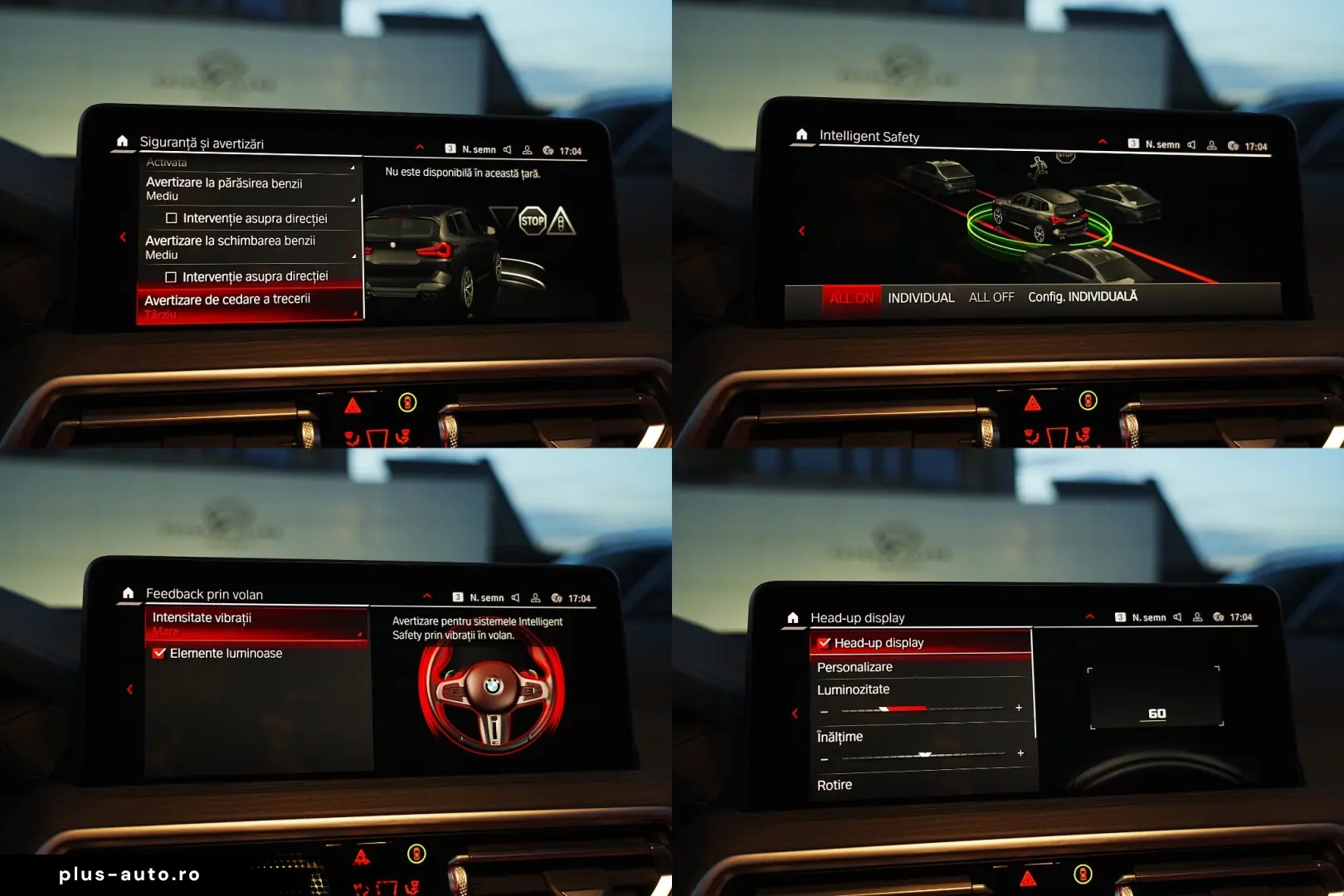Click home icon beside Intelligent Safety title
Screen dimensions: 1344x896
pyautogui.click(x=801, y=134)
